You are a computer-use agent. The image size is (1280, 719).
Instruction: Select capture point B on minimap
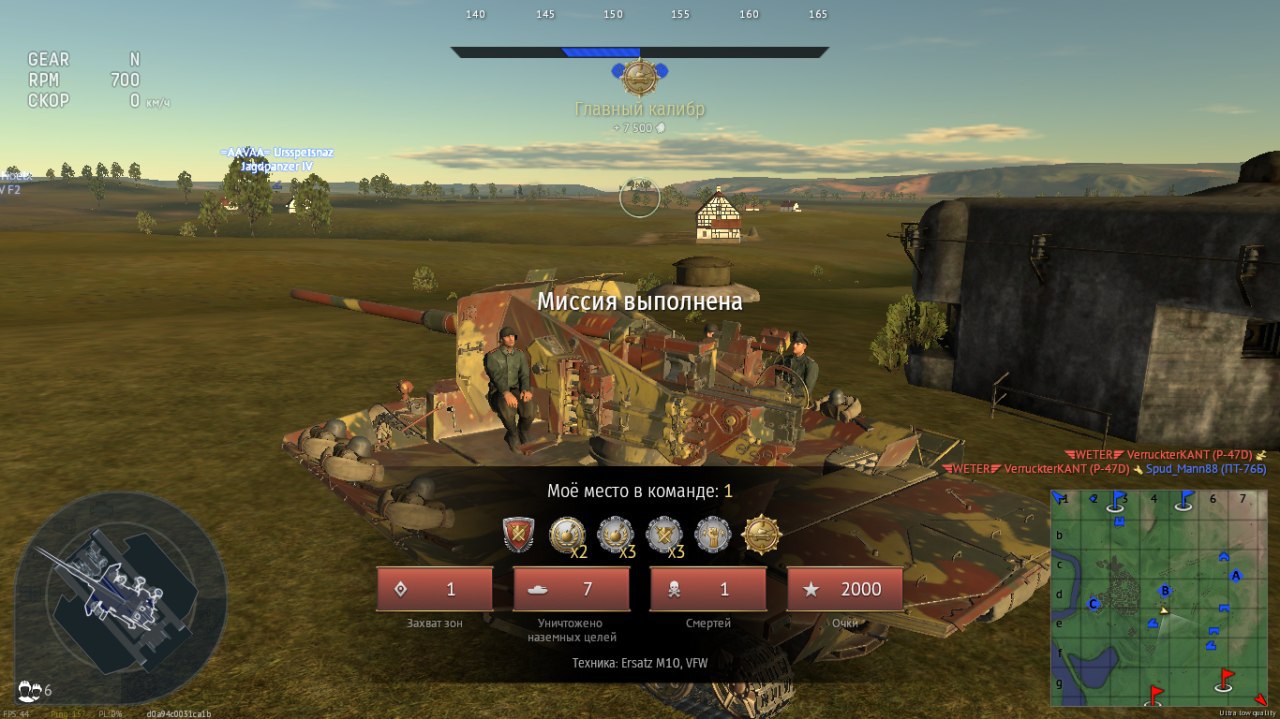1165,590
